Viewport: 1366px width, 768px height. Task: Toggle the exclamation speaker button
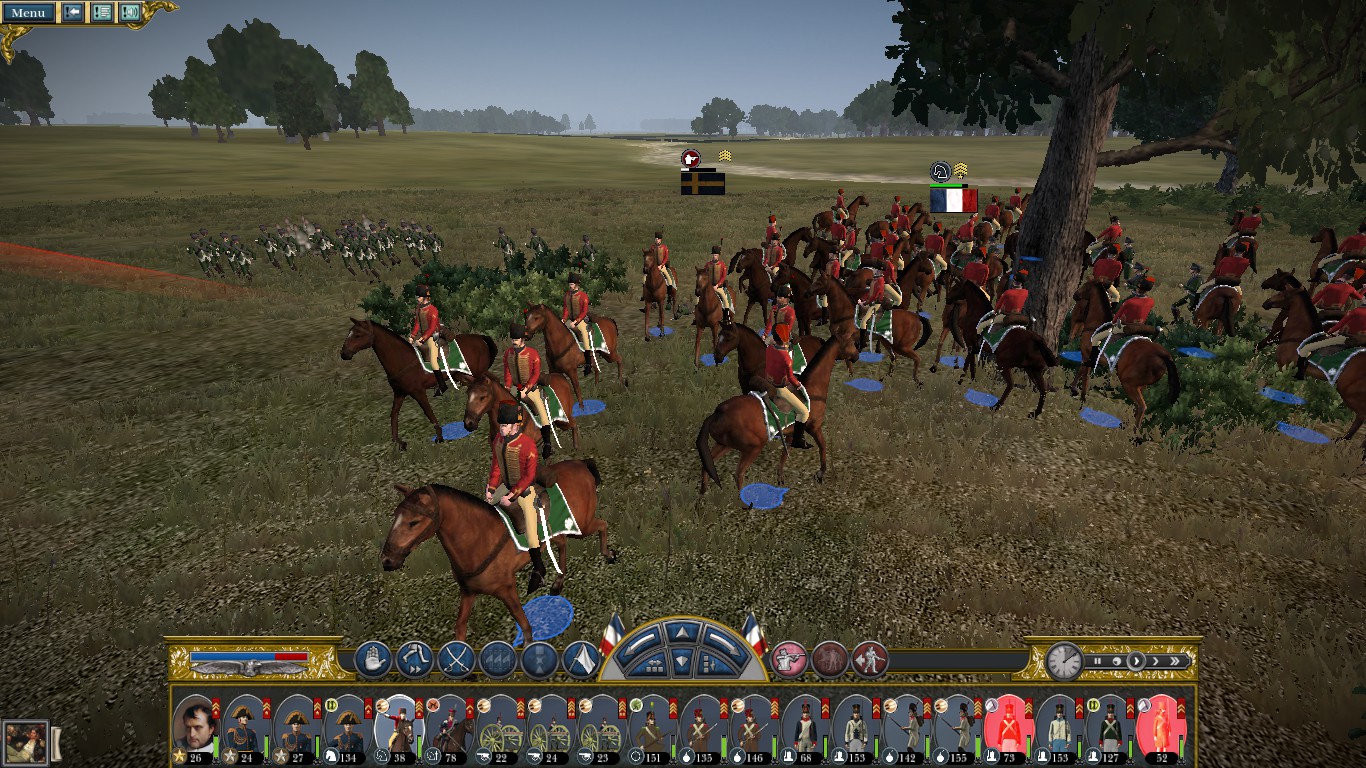[x=129, y=13]
